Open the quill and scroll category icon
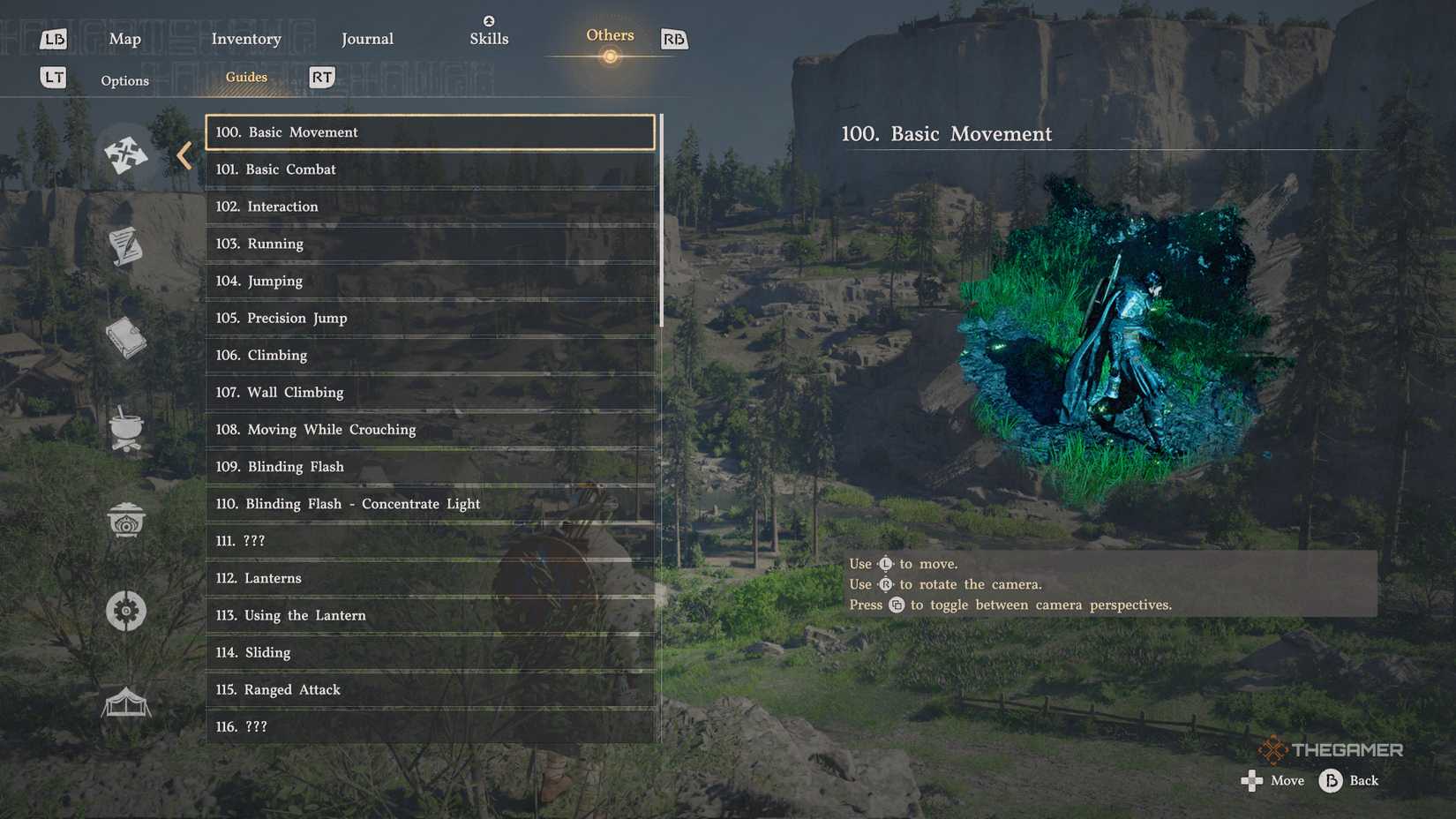1456x819 pixels. (126, 248)
